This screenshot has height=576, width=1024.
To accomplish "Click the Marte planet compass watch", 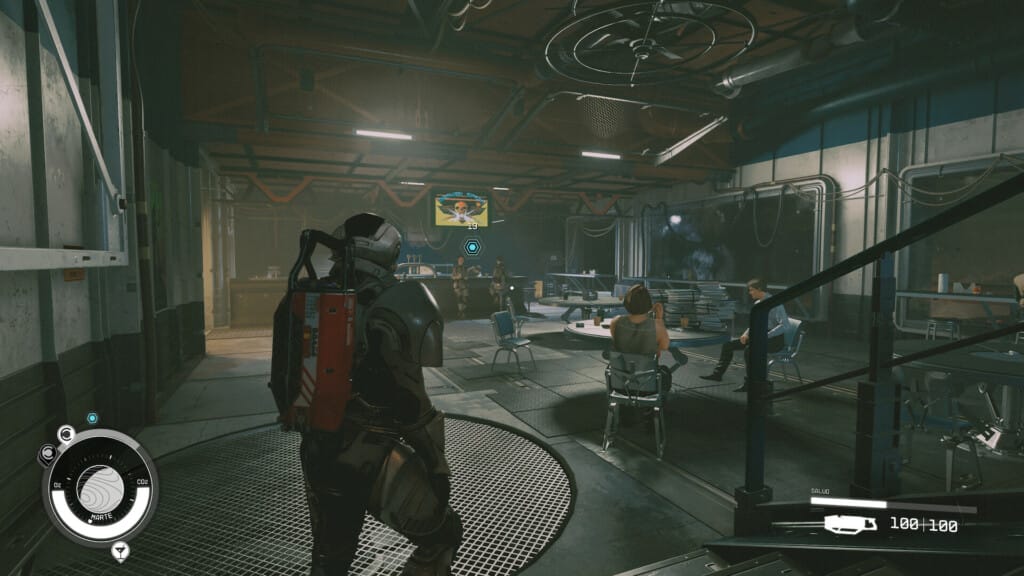I will tap(99, 487).
